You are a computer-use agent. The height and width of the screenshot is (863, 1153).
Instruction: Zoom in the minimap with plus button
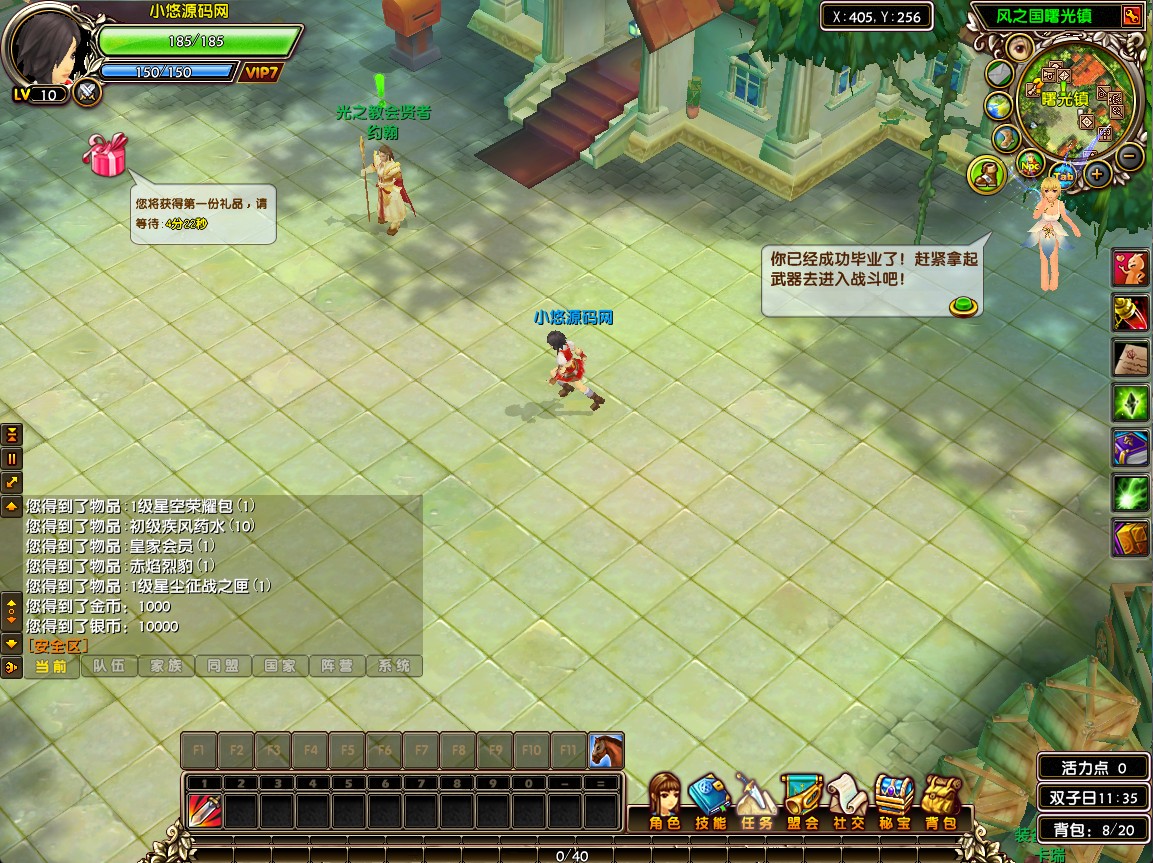tap(1097, 174)
